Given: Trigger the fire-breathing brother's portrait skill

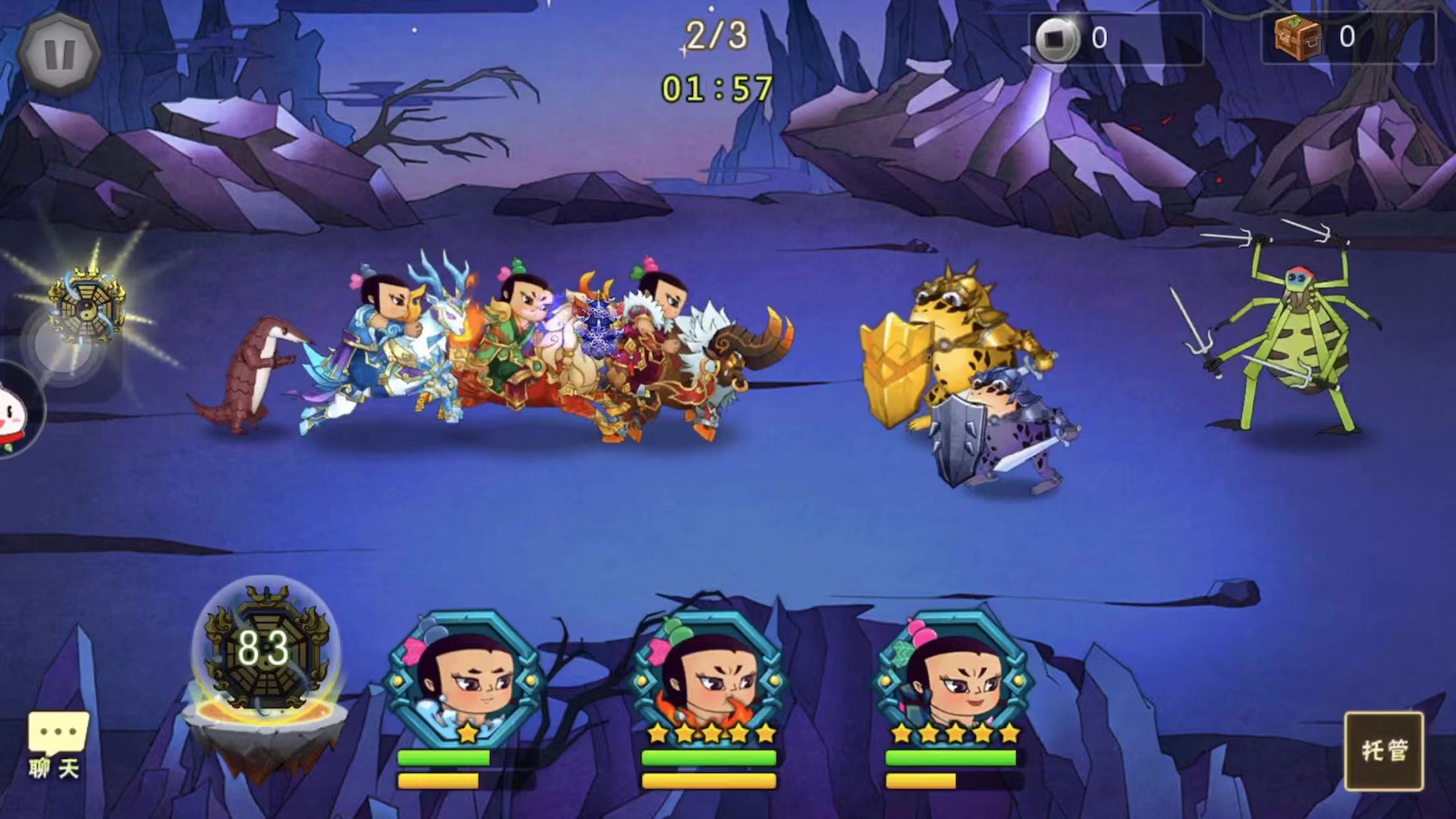Looking at the screenshot, I should click(x=710, y=679).
